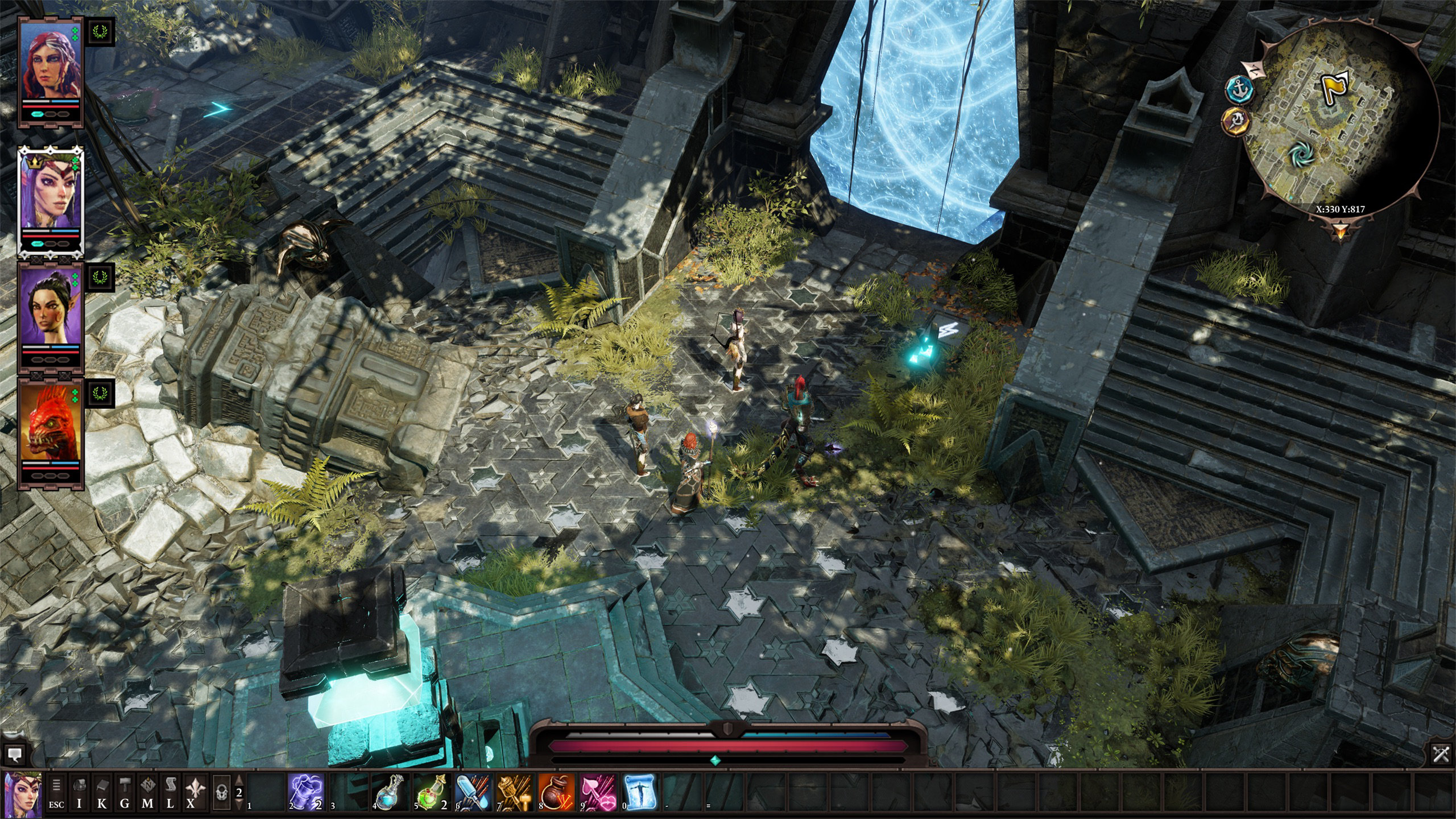Use the blue glowing figure scroll

coord(639,791)
